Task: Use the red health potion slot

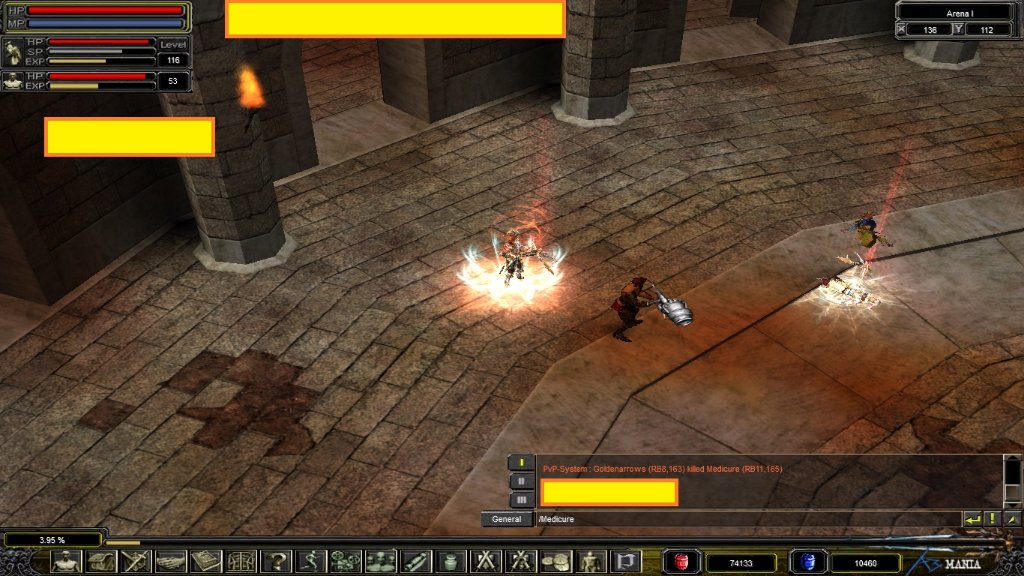Action: click(683, 562)
